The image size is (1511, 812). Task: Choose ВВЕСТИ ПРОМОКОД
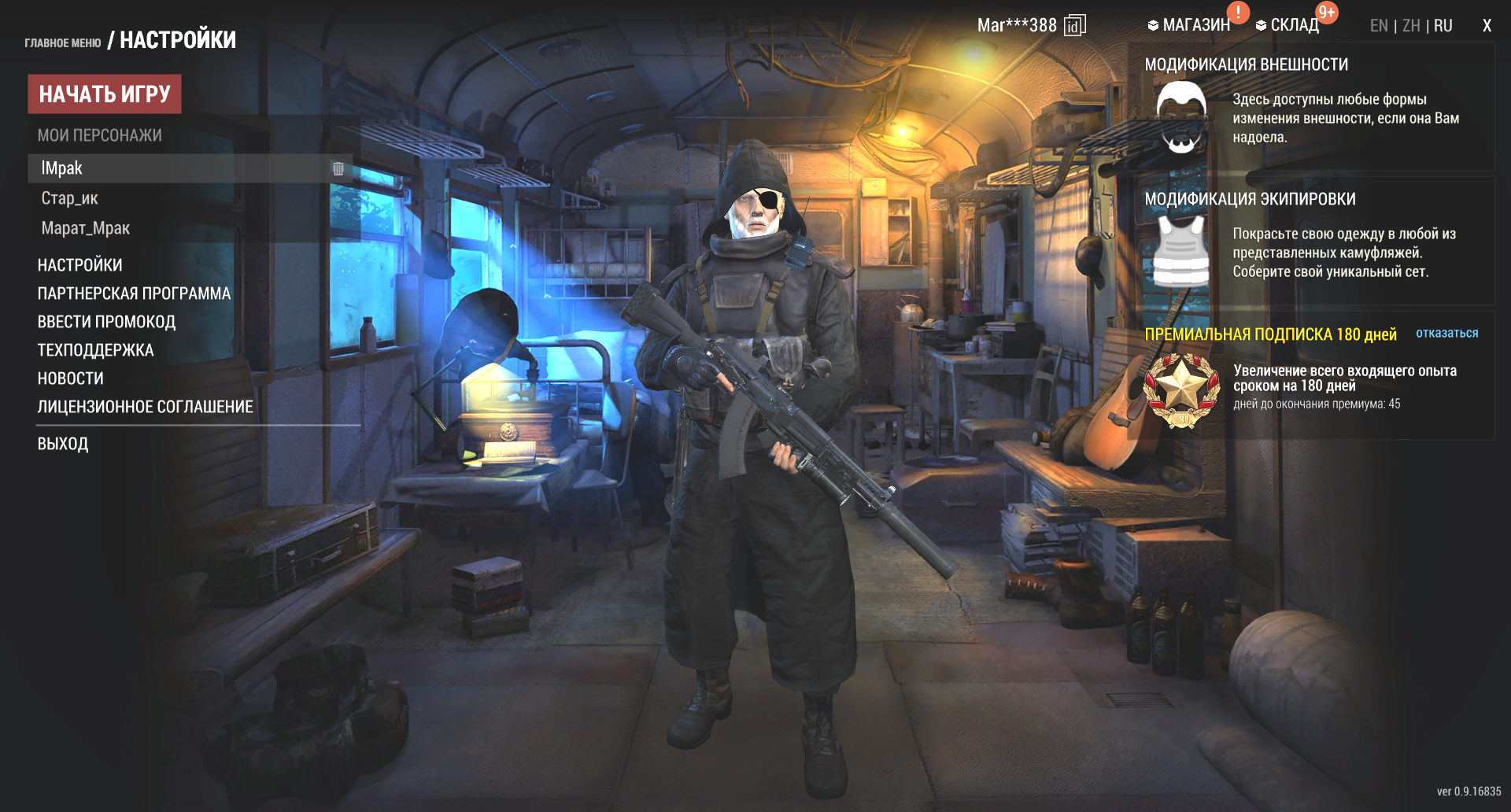(x=107, y=322)
